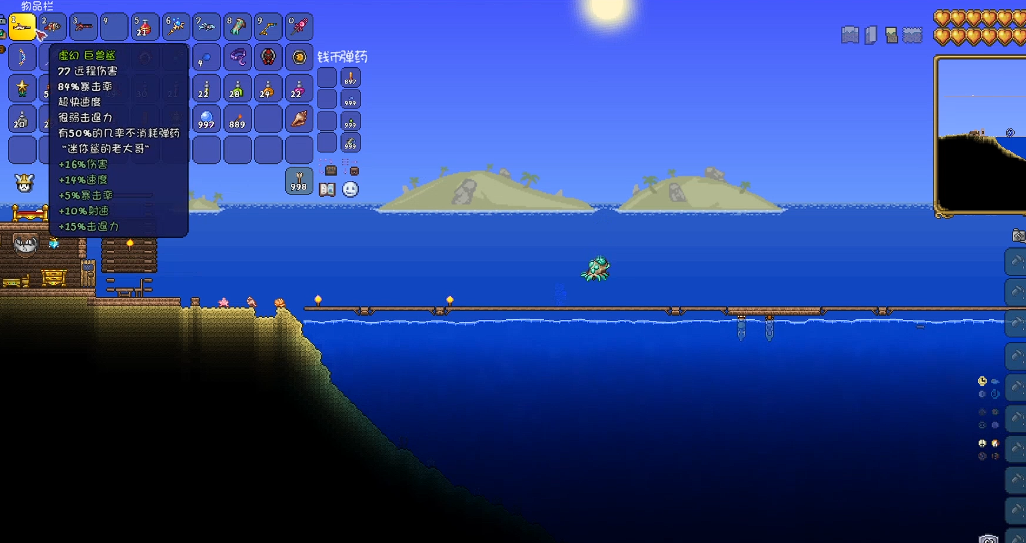This screenshot has width=1026, height=543.
Task: Select the blue orb stack of 997
Action: coord(207,119)
